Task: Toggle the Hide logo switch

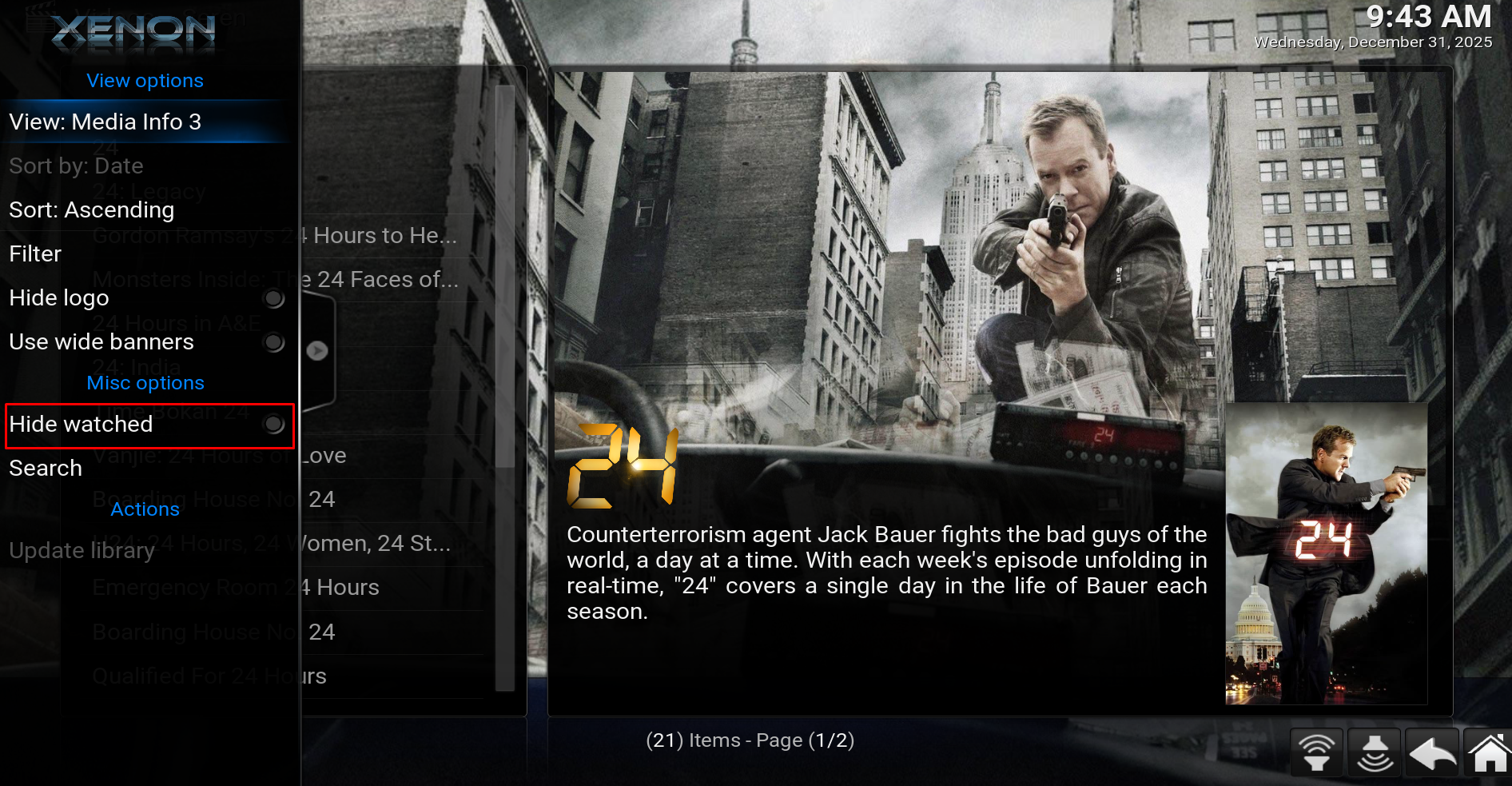Action: tap(273, 298)
